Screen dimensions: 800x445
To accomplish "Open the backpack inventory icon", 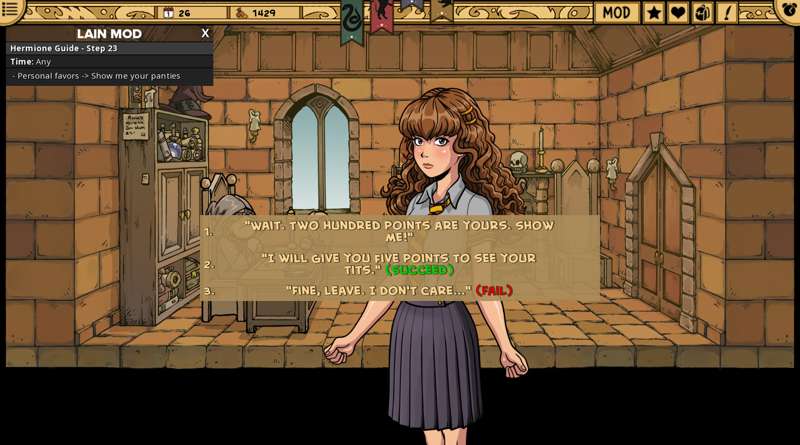I will pos(702,12).
